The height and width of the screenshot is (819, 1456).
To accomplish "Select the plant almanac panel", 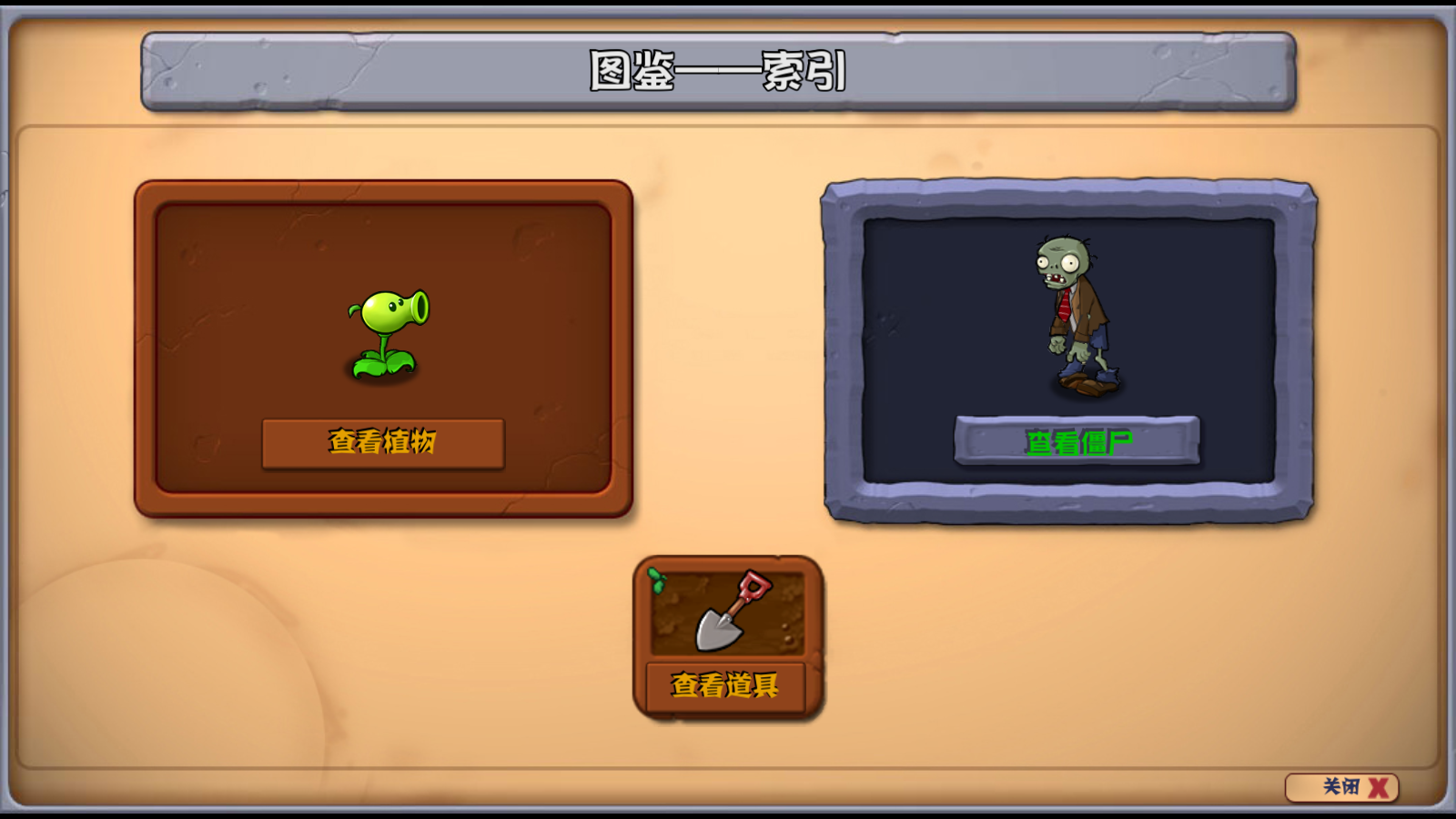I will (382, 350).
